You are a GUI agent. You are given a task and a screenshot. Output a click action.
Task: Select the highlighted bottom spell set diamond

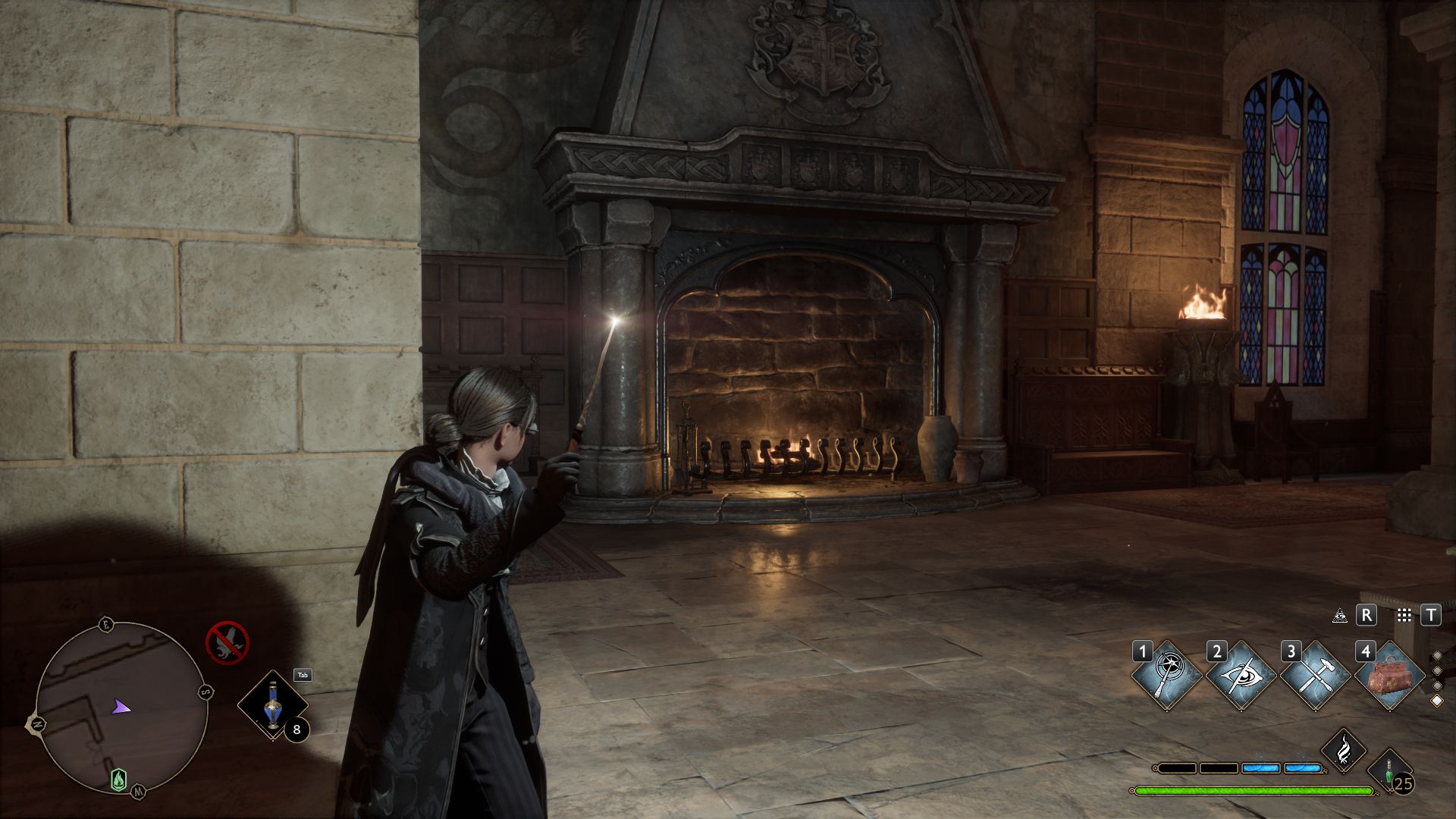tap(1436, 701)
